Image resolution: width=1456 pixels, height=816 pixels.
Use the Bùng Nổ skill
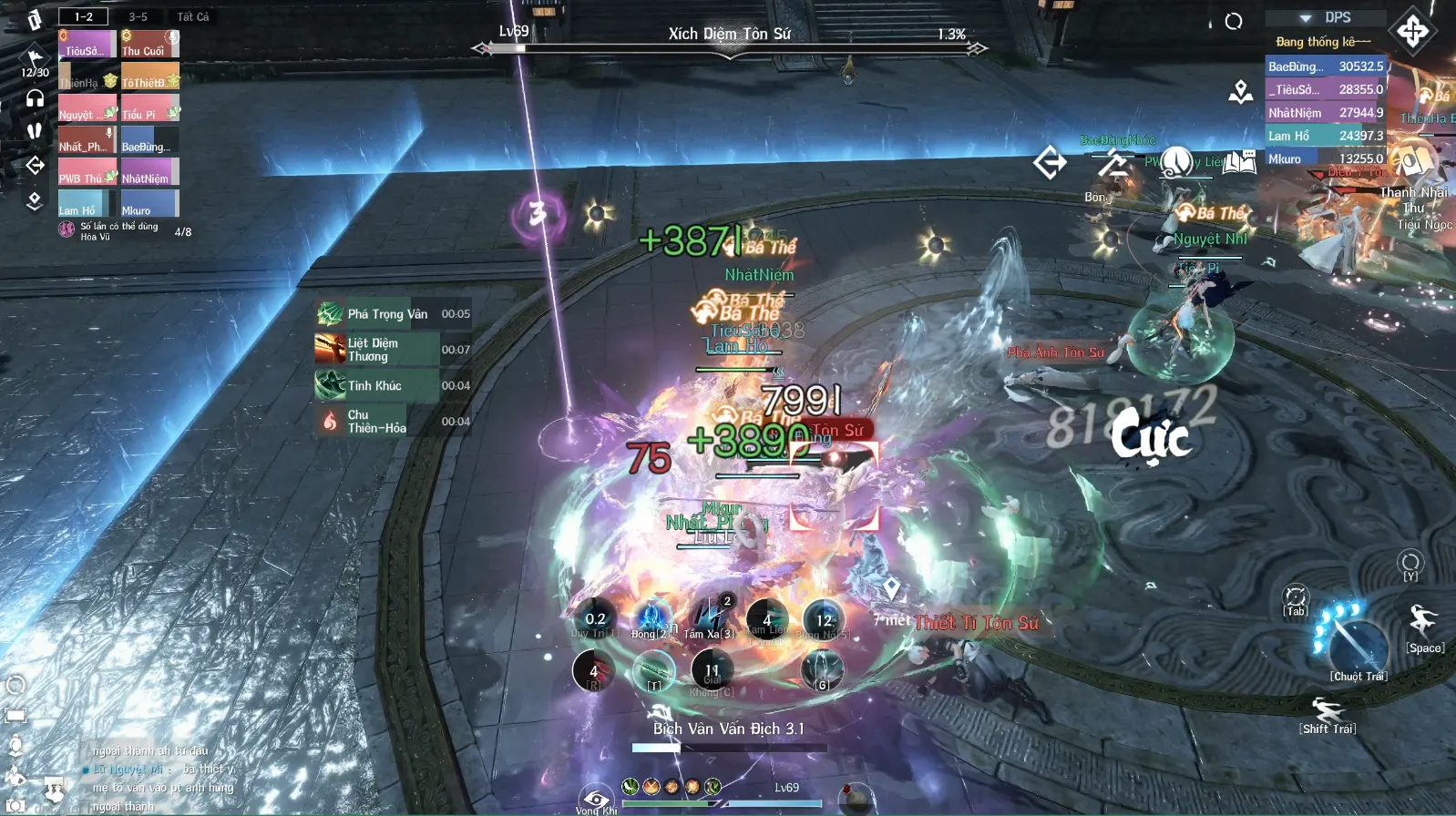pos(824,620)
